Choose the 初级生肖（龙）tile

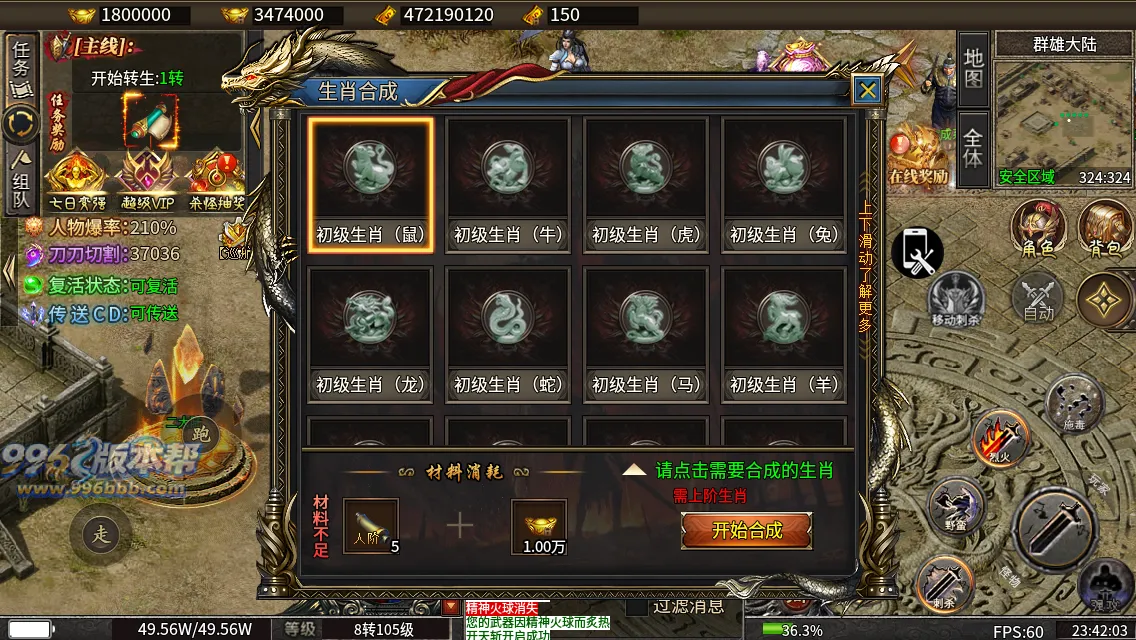point(371,335)
